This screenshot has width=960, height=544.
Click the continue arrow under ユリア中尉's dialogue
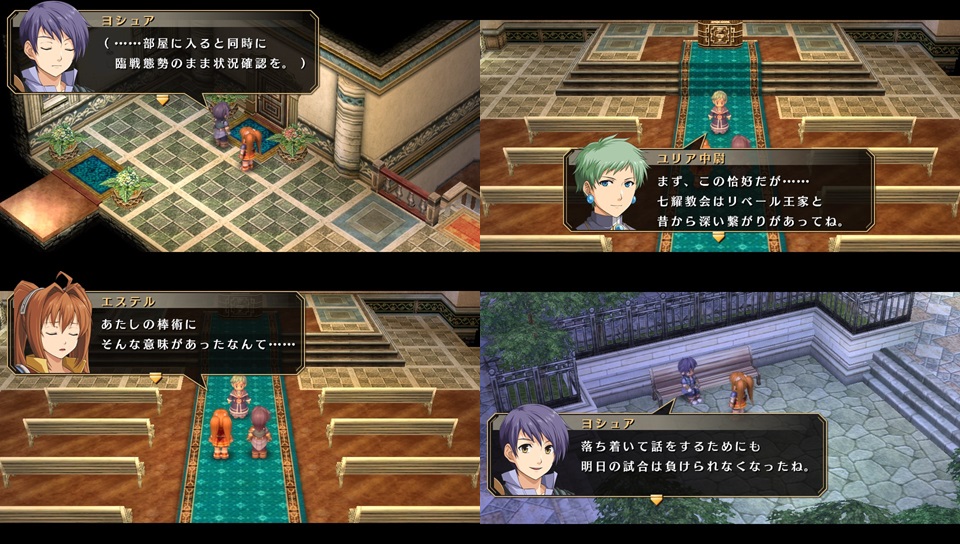pyautogui.click(x=716, y=237)
